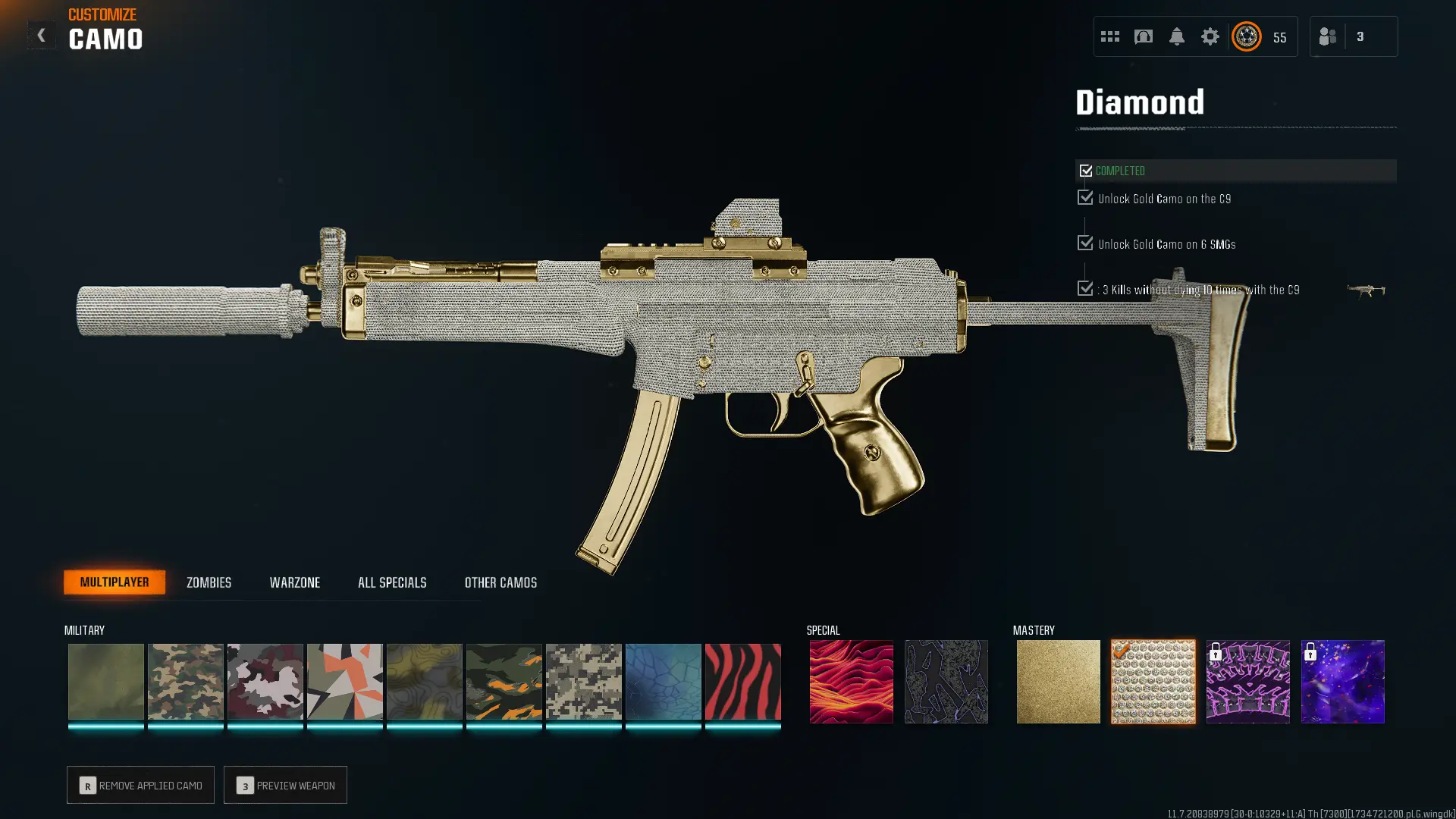Select the Other Camos tab

[500, 582]
